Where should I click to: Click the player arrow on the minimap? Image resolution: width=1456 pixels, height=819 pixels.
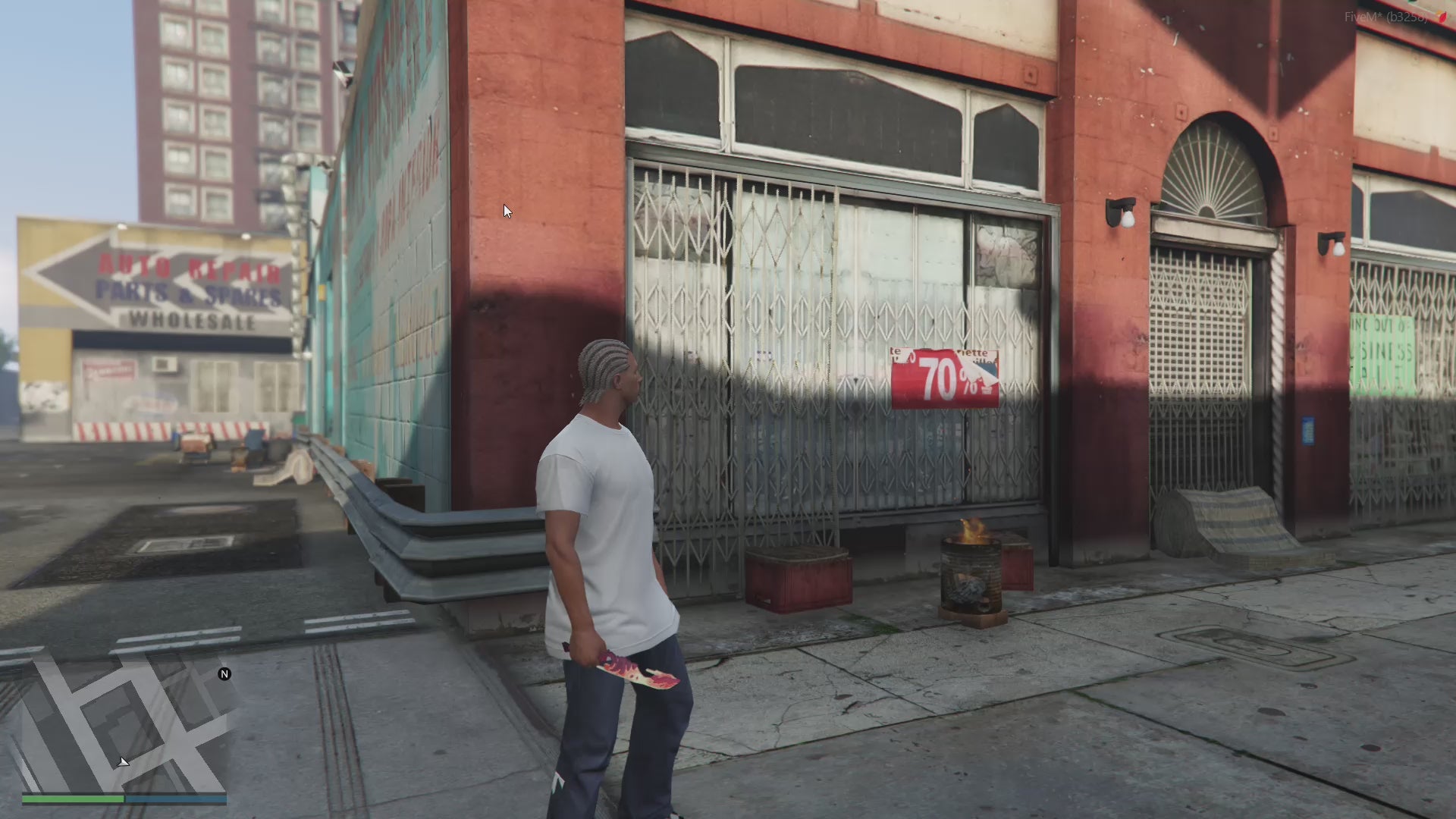(x=124, y=761)
